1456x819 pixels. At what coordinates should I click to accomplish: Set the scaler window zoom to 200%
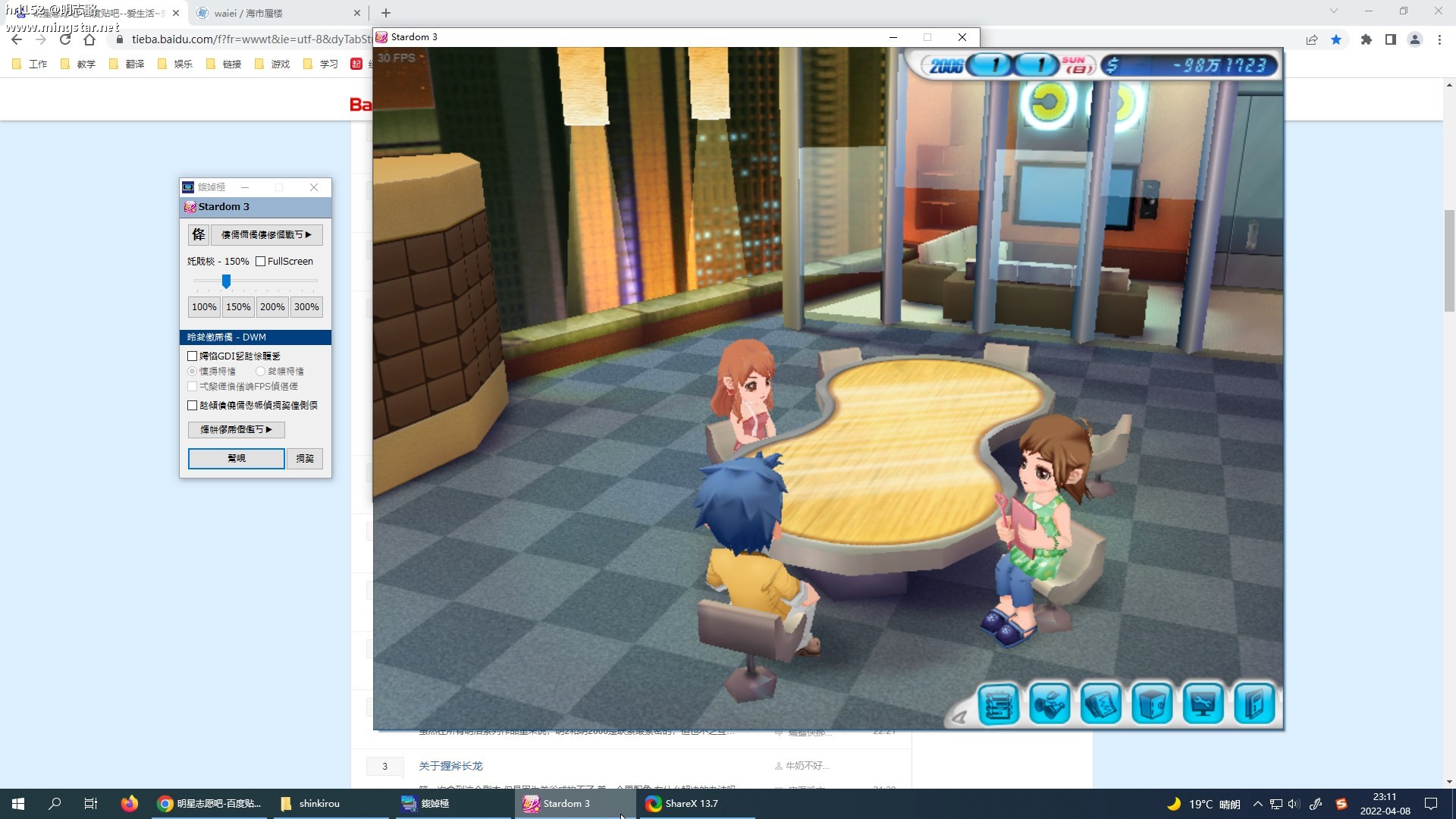(x=272, y=307)
